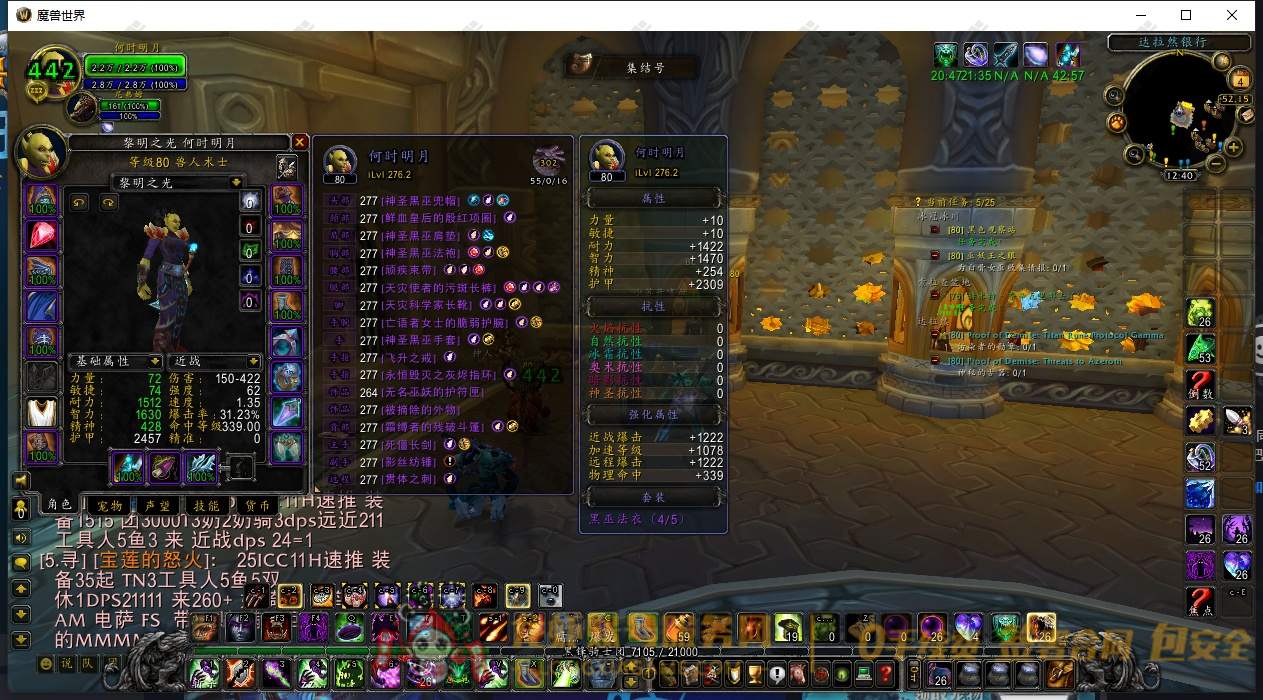Zoom out the minimap with the minus button
This screenshot has width=1263, height=700.
(1216, 164)
